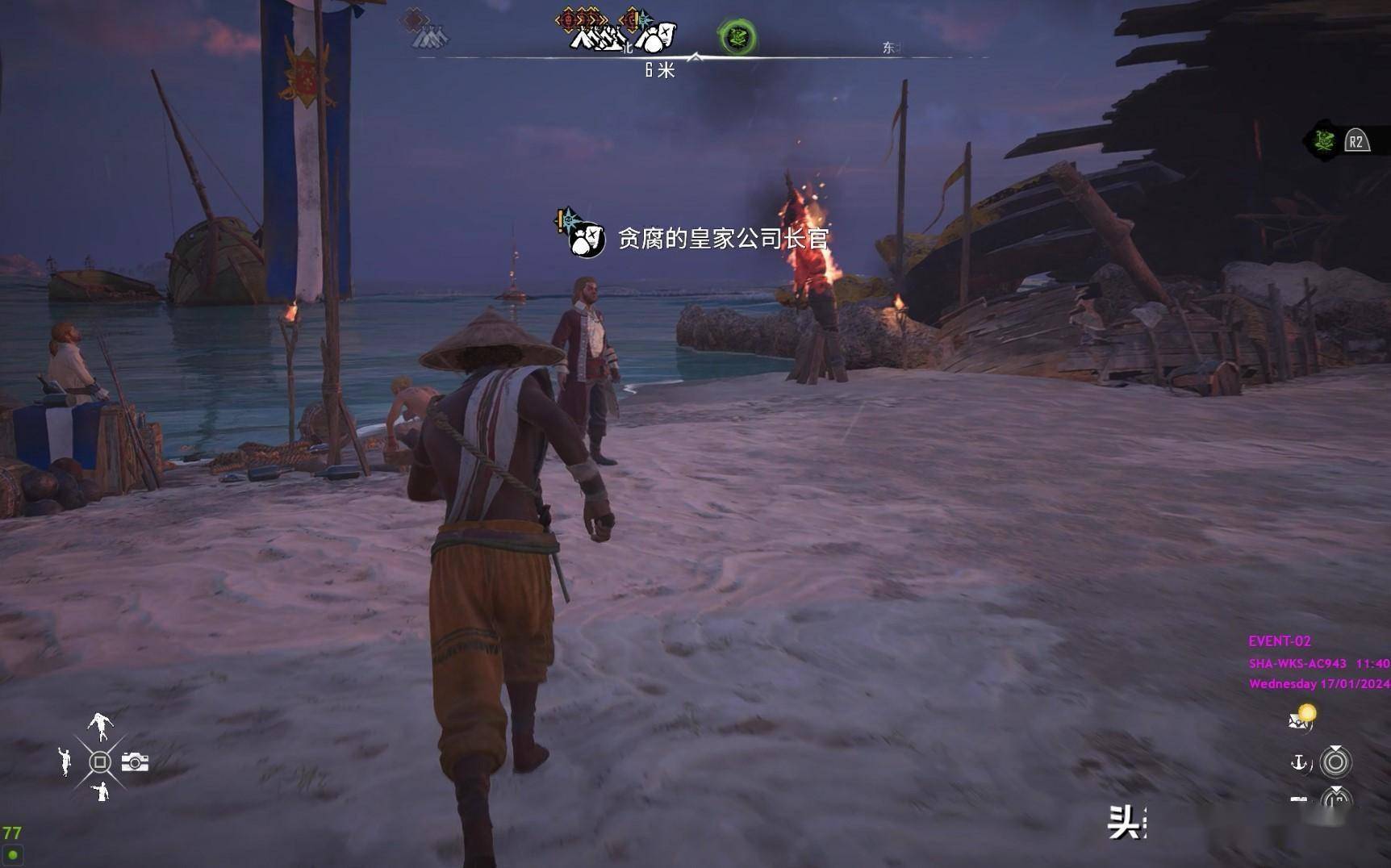1391x868 pixels.
Task: Open the mail envelope notification icon
Action: pos(1301,718)
